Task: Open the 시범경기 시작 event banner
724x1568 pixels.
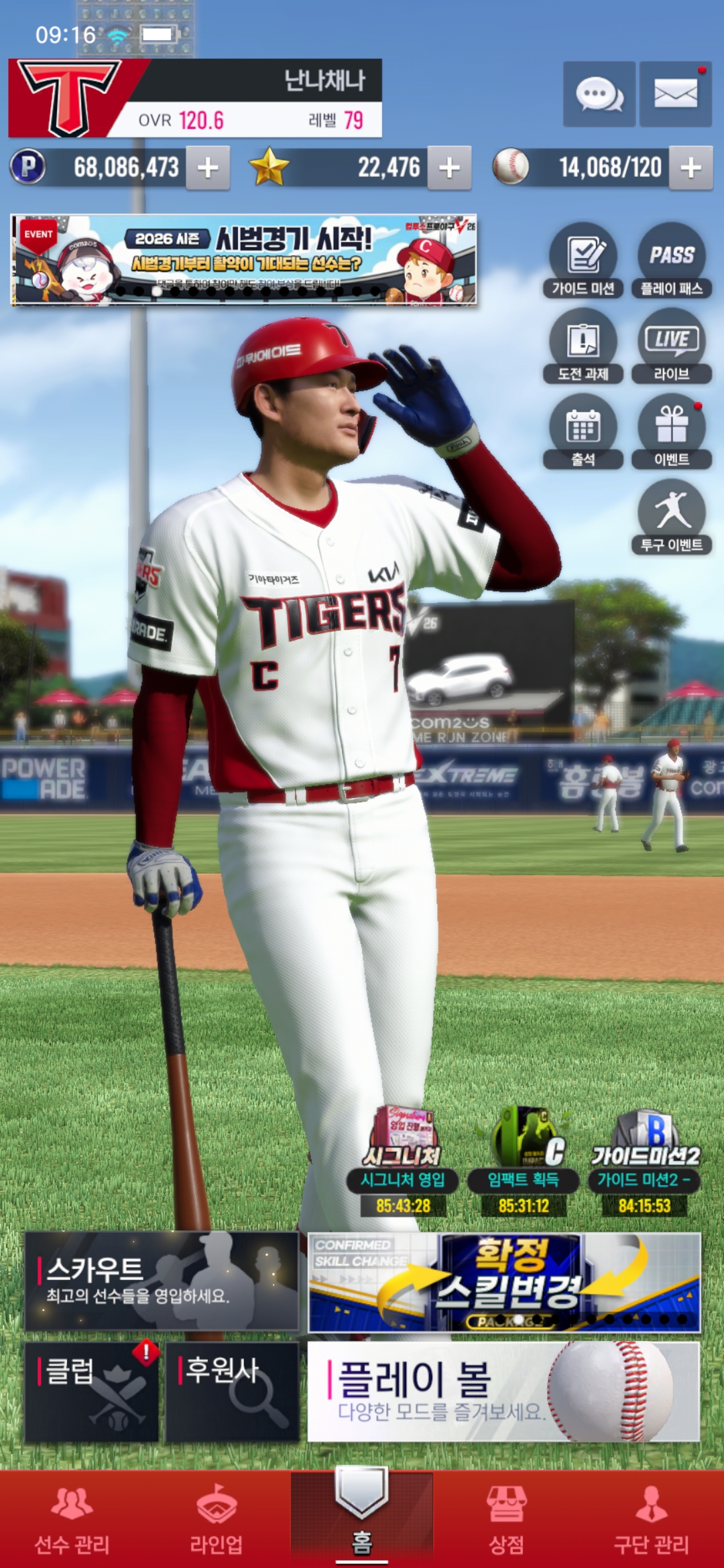Action: pyautogui.click(x=244, y=260)
